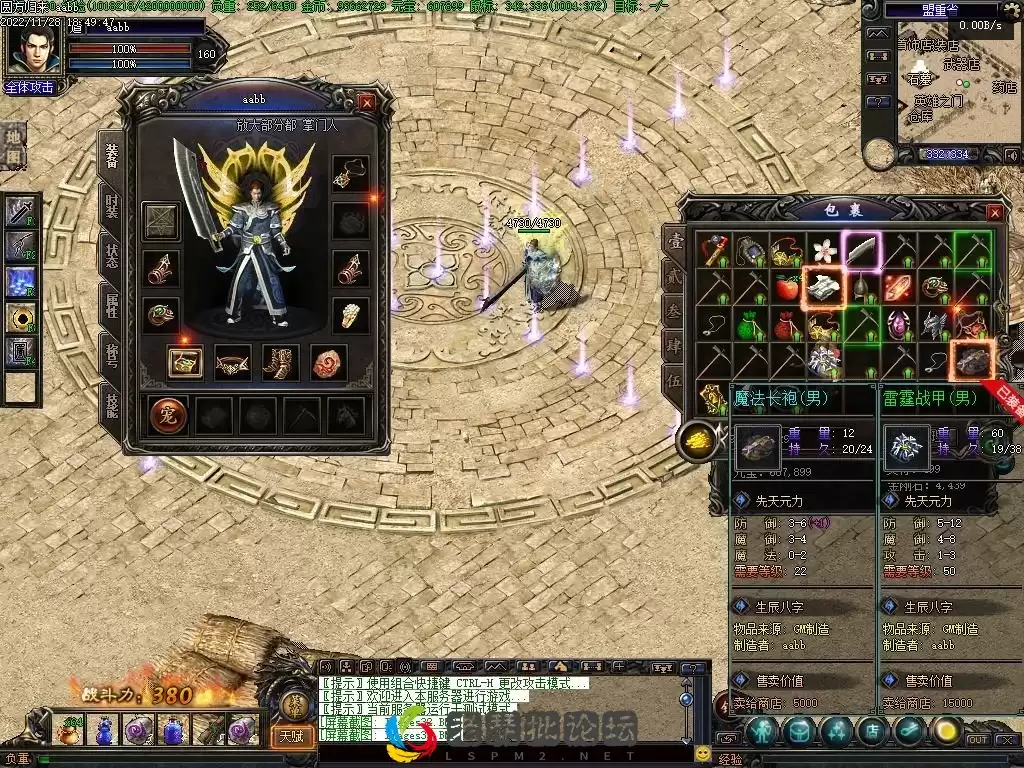Viewport: 1024px width, 768px height.
Task: Select the red apple in the bag
Action: pos(787,288)
